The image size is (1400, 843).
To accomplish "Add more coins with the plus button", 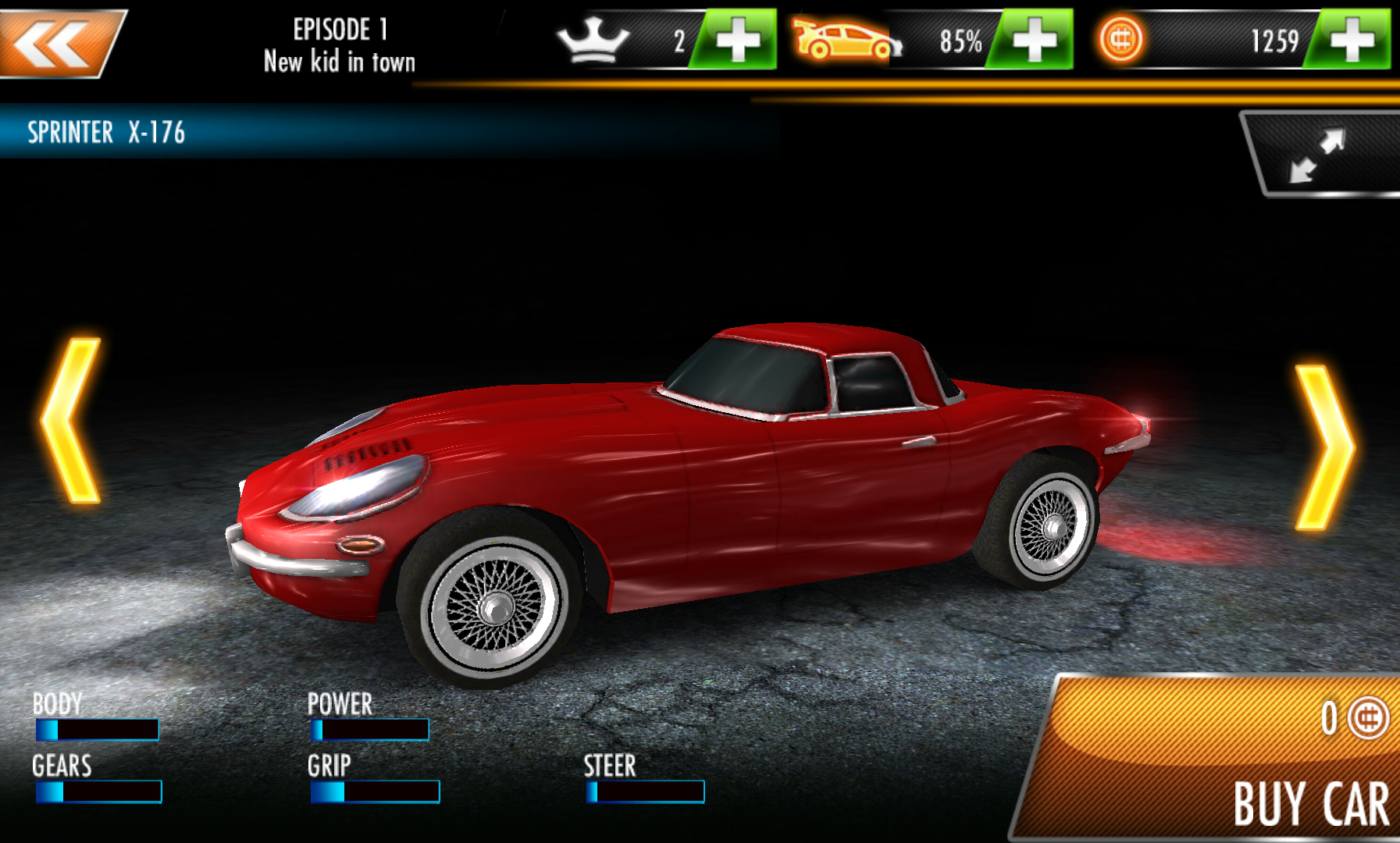I will click(1351, 40).
